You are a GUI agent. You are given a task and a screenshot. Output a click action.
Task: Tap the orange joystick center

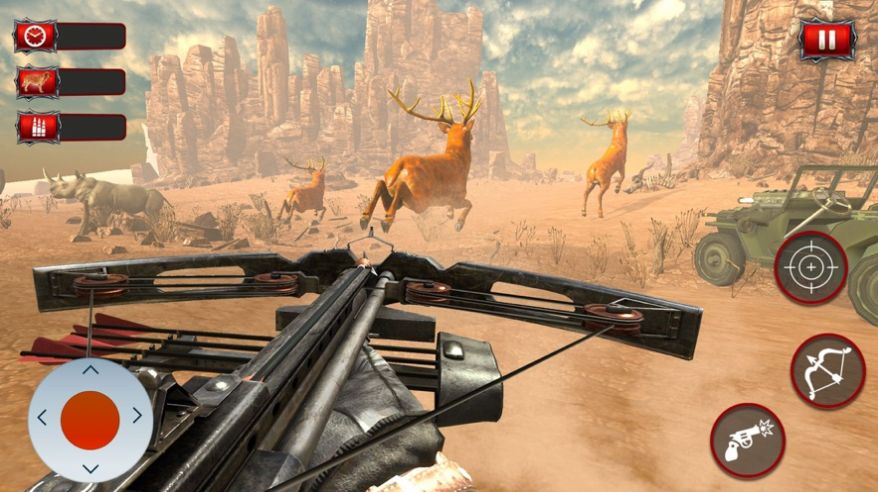pyautogui.click(x=90, y=420)
